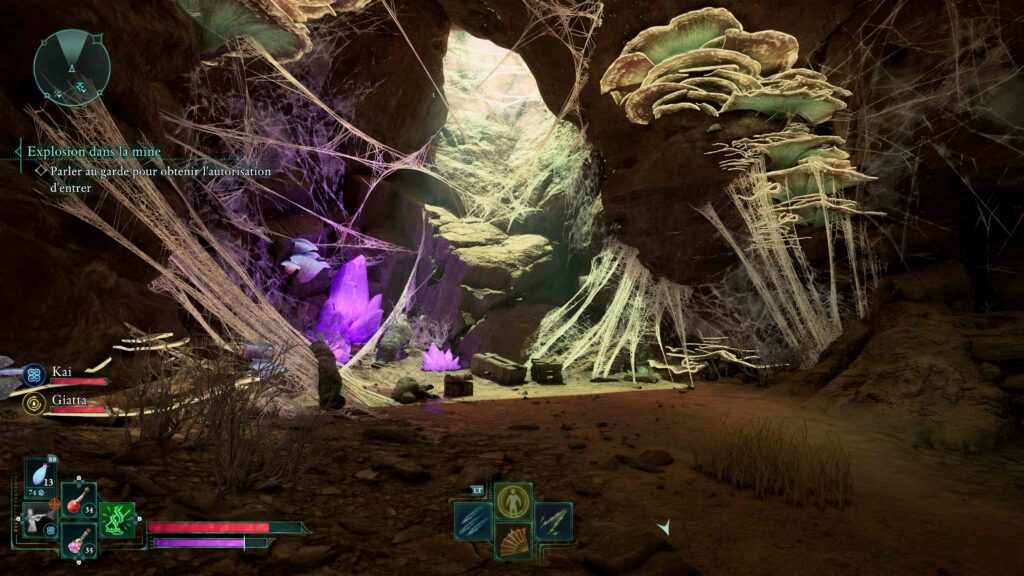Select companion Giatta's yellow portrait icon

click(34, 403)
